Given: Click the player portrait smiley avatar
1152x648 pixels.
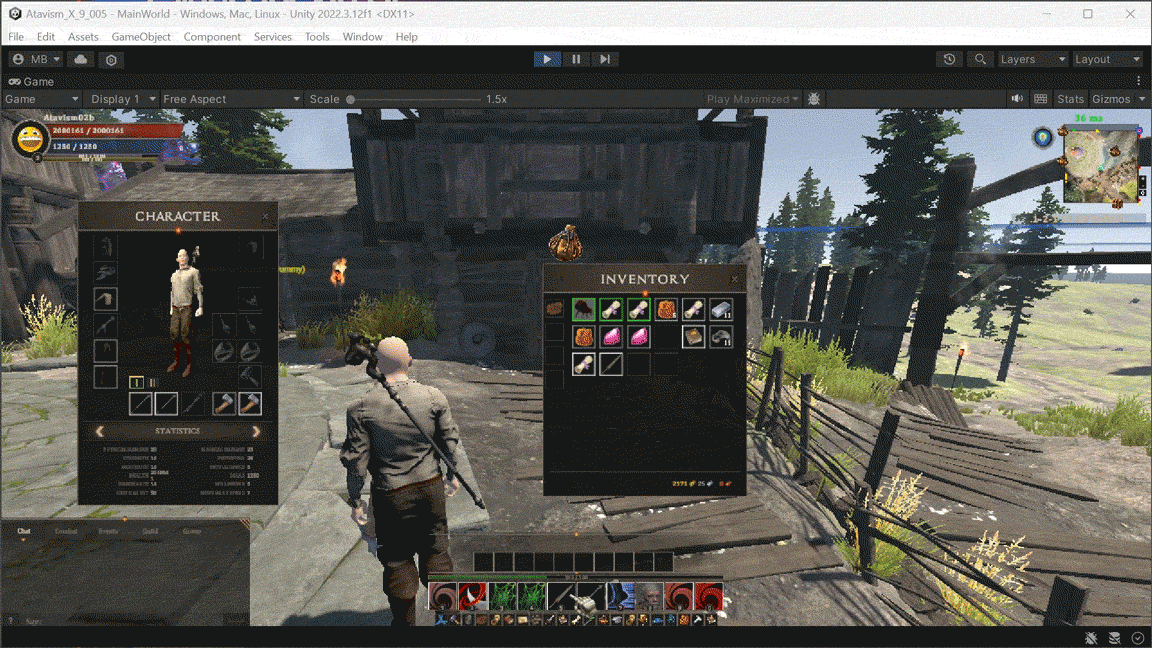Looking at the screenshot, I should coord(30,139).
